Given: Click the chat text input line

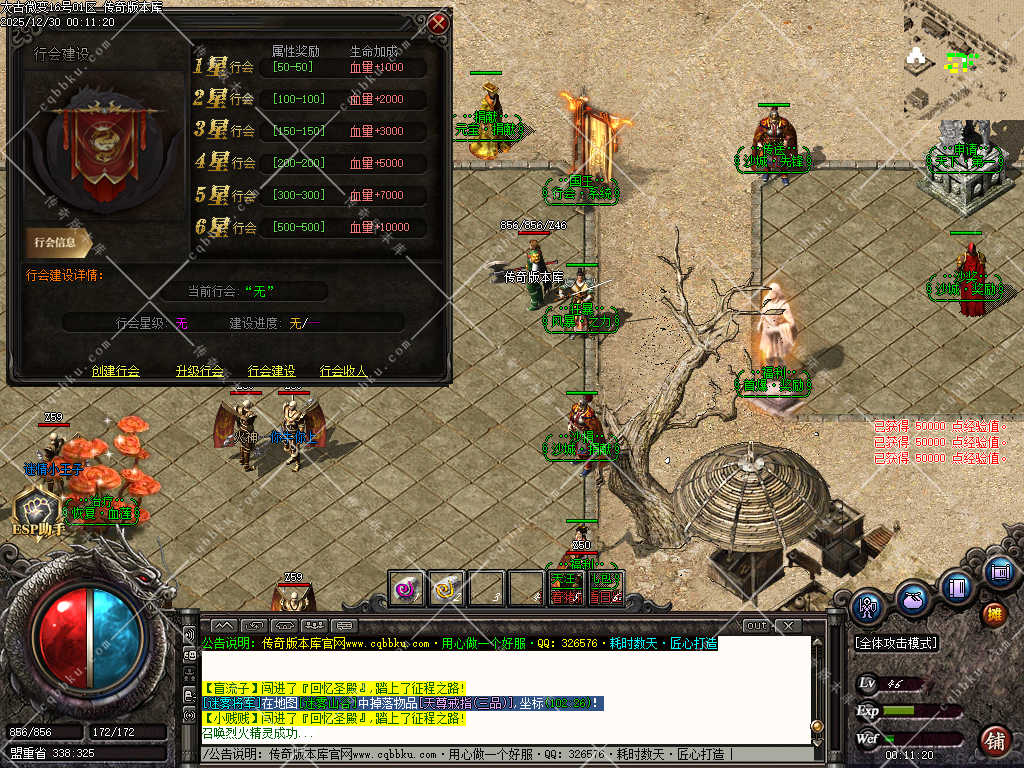Looking at the screenshot, I should click(500, 753).
